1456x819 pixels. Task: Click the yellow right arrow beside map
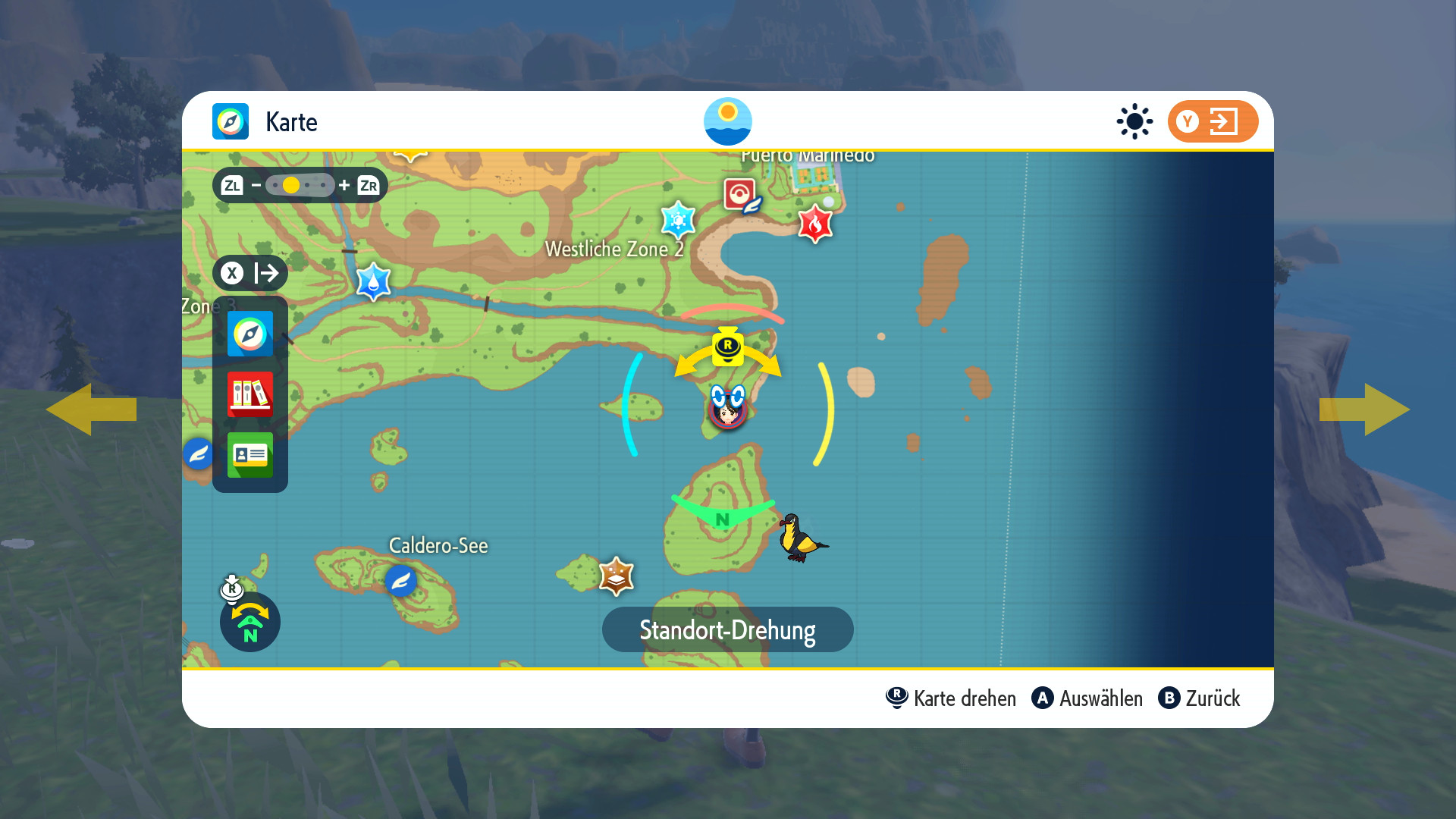coord(1365,409)
